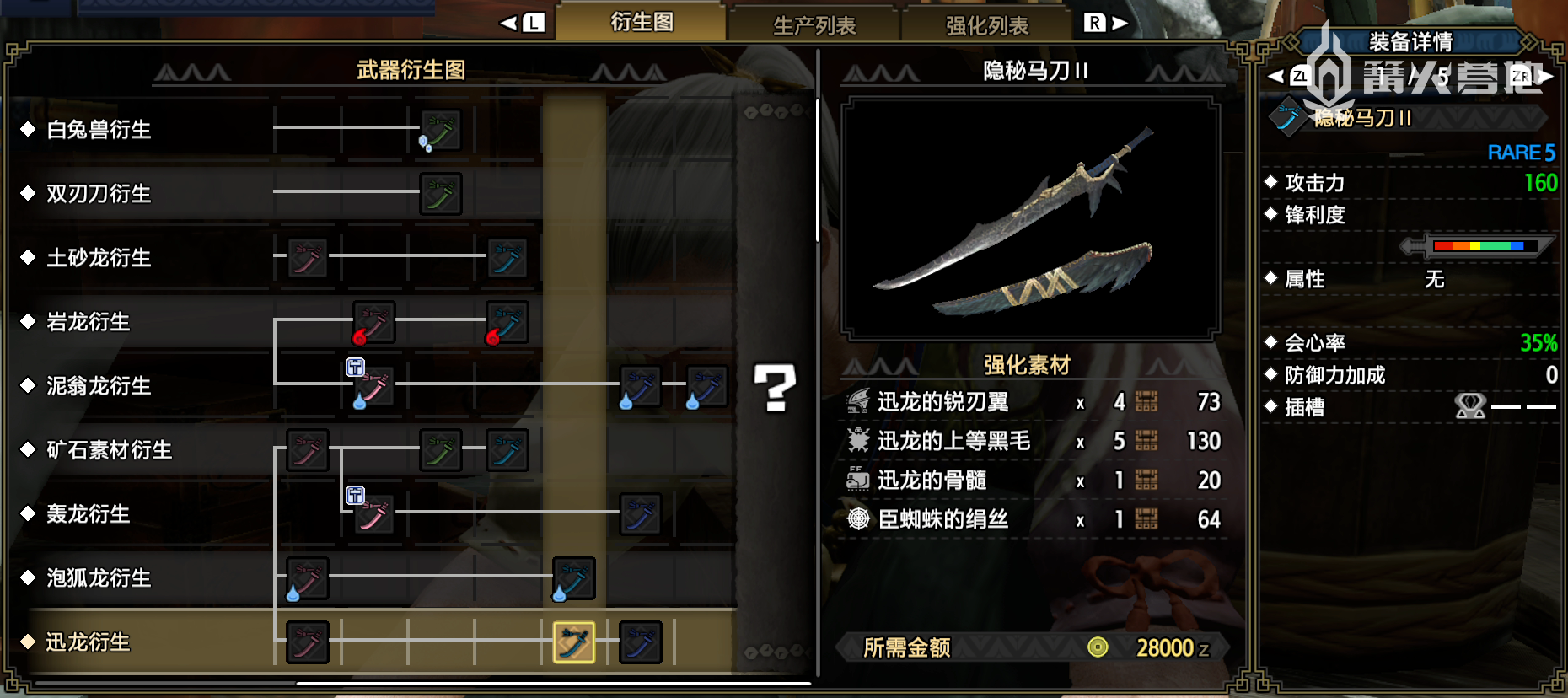Choose the 泡狐龙衍生 row
The image size is (1568, 698).
[x=99, y=578]
